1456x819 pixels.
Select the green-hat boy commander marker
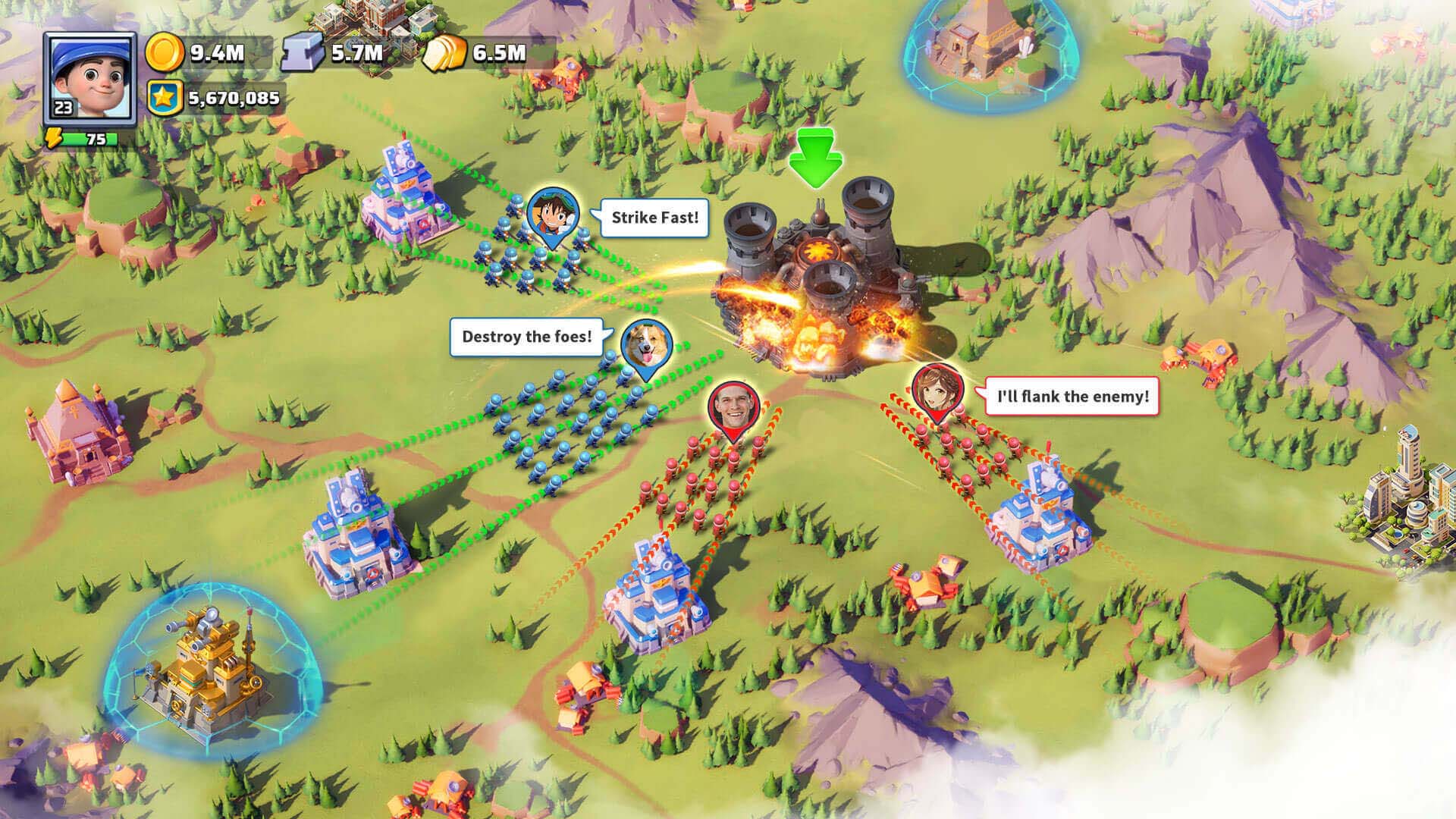(553, 215)
